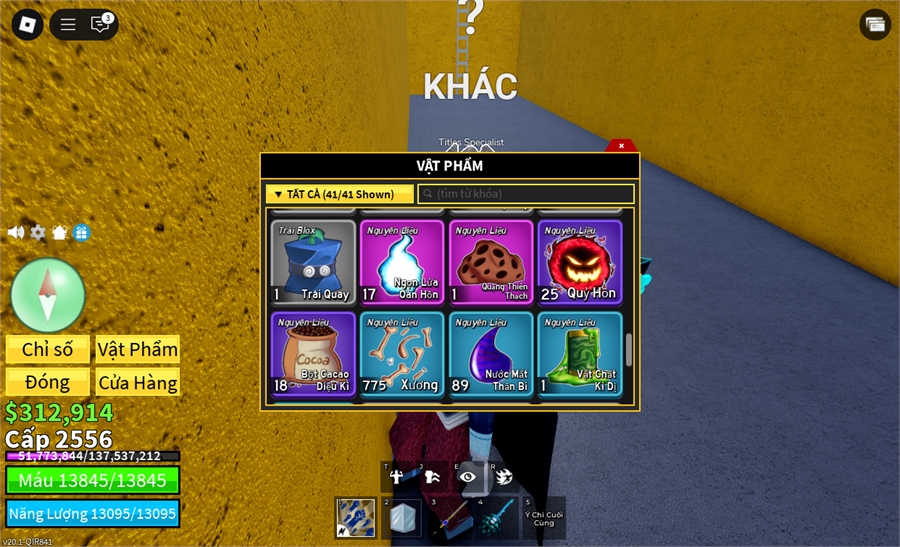The width and height of the screenshot is (900, 547).
Task: Open the Cửa Hàng shop
Action: coord(138,382)
